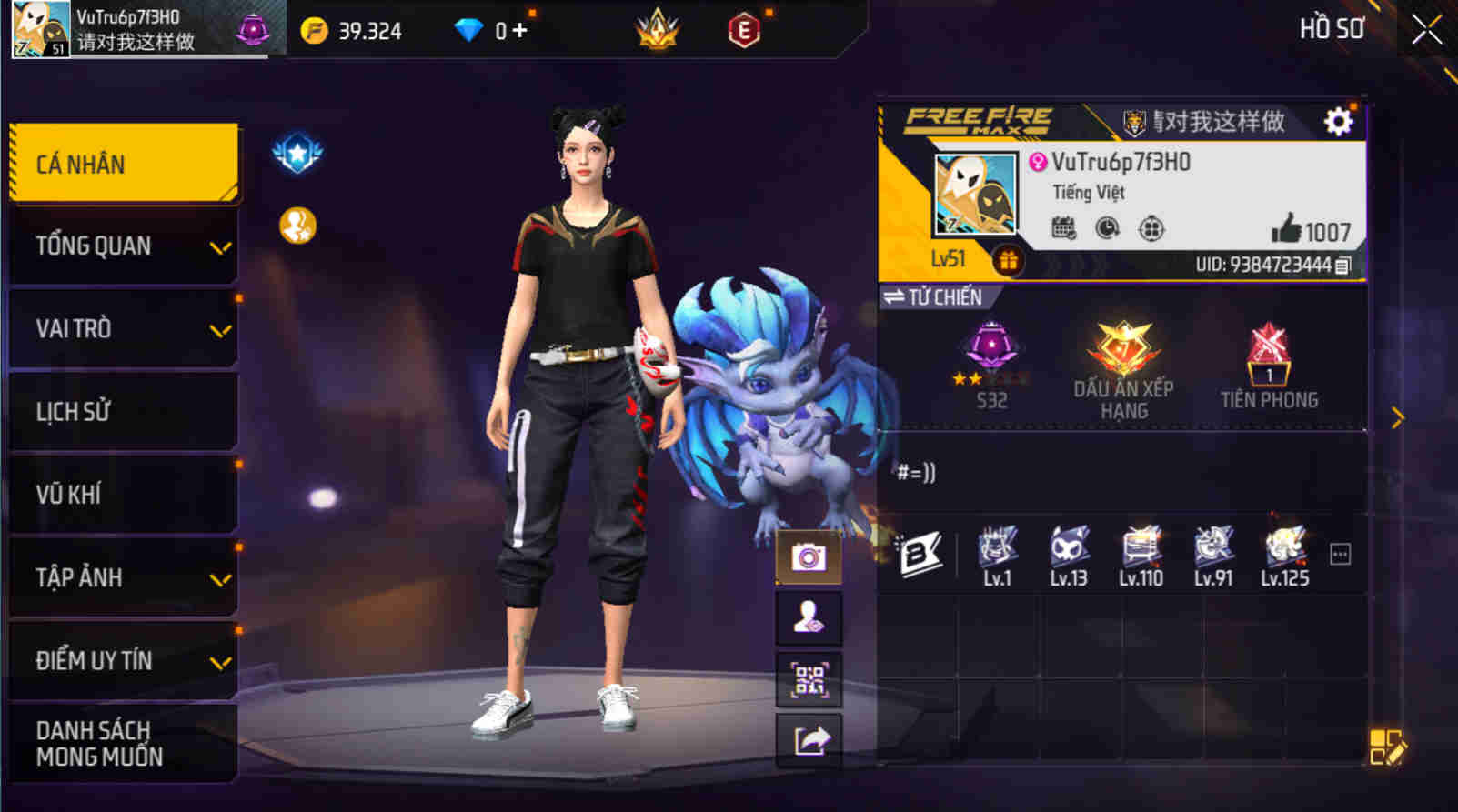
Task: Open the avatar customization icon below the camera
Action: click(x=808, y=616)
